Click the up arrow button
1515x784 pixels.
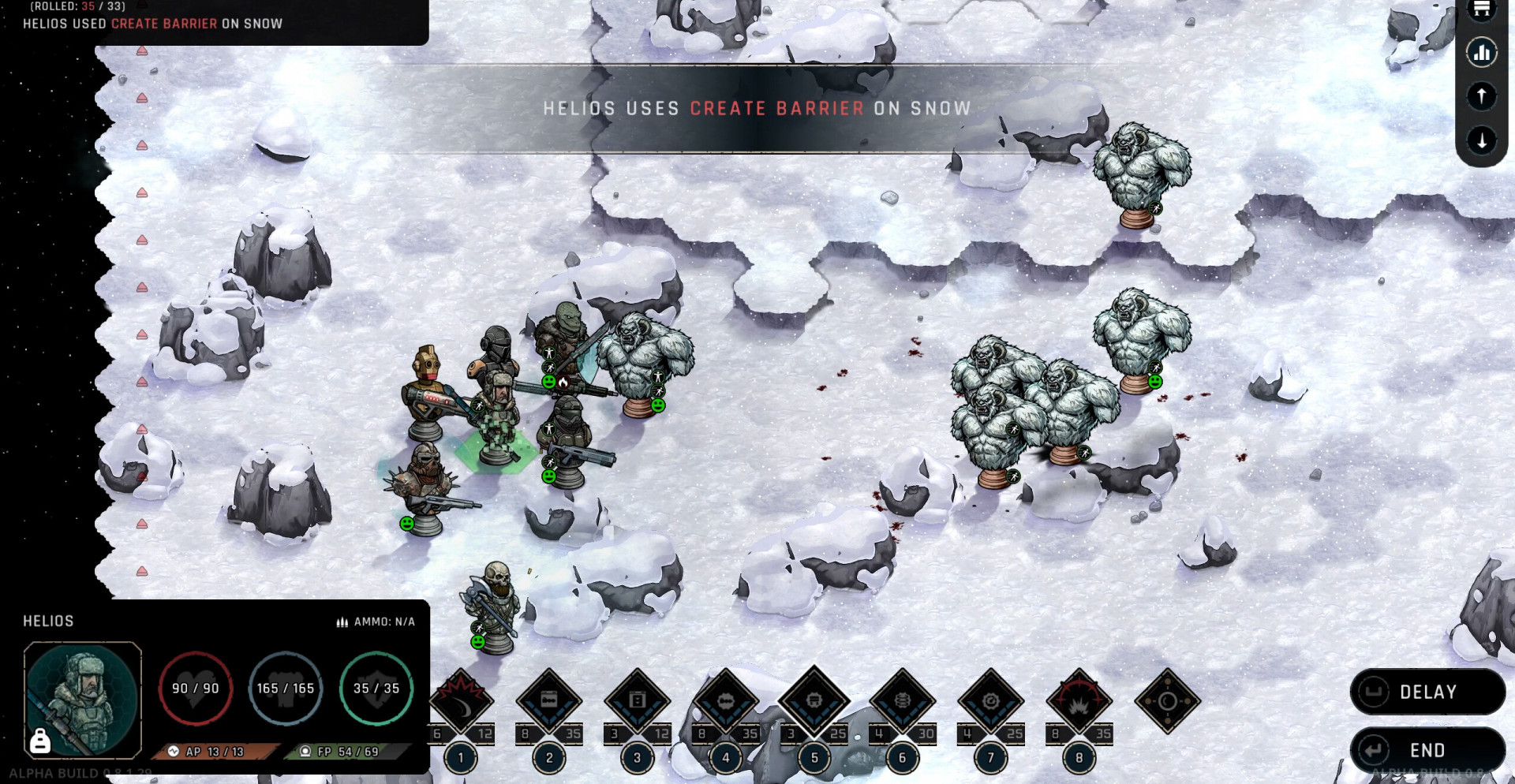pos(1482,96)
